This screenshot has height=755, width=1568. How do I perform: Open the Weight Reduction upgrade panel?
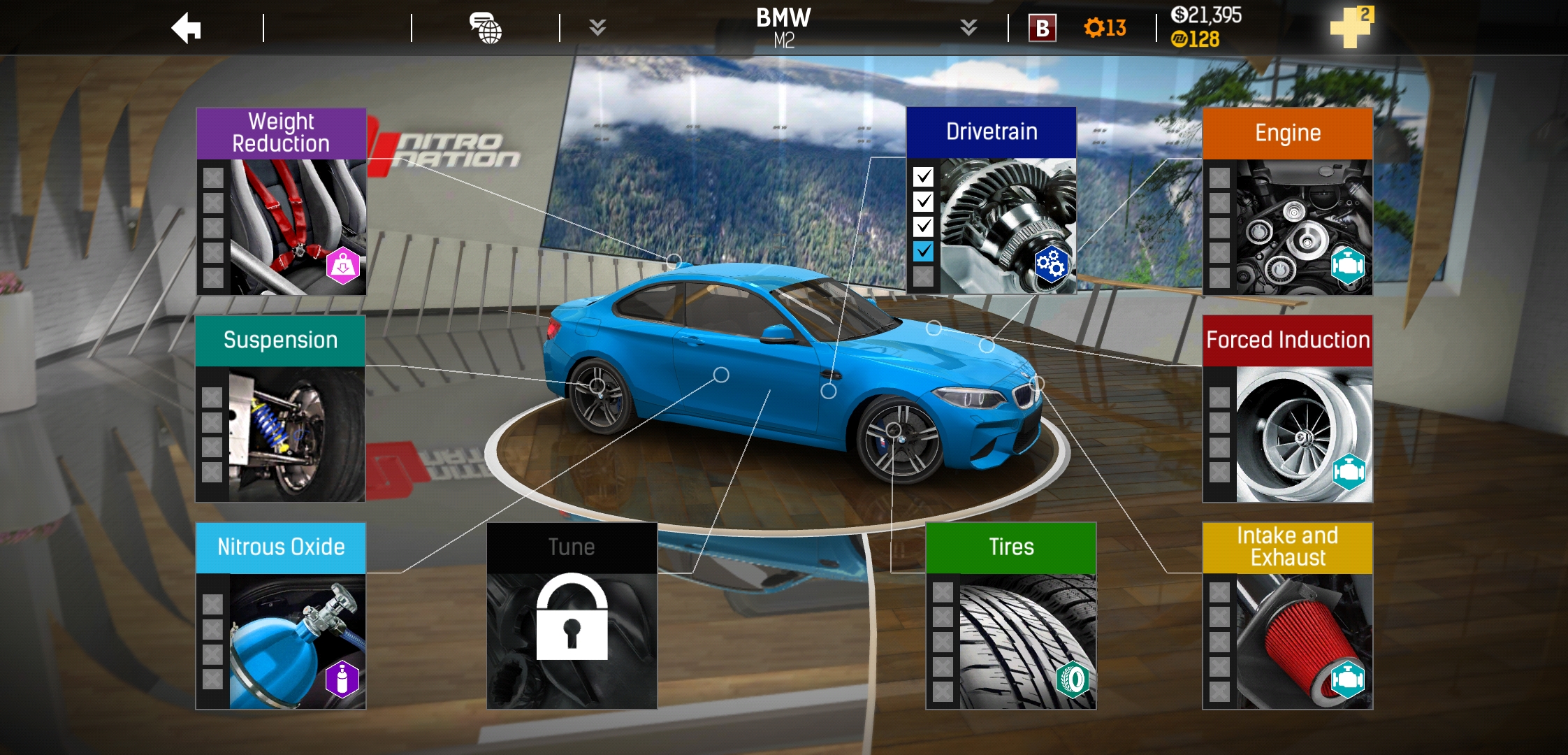point(281,201)
